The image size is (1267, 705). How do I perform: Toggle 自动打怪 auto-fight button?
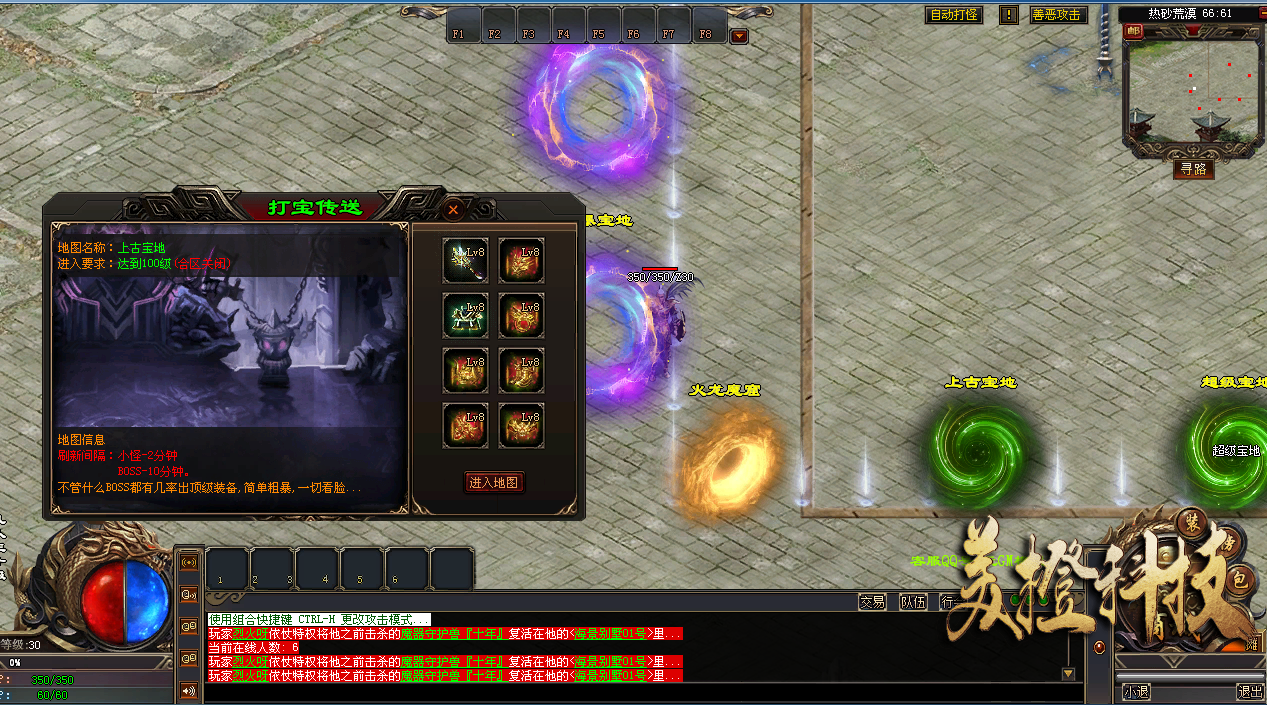tap(954, 15)
